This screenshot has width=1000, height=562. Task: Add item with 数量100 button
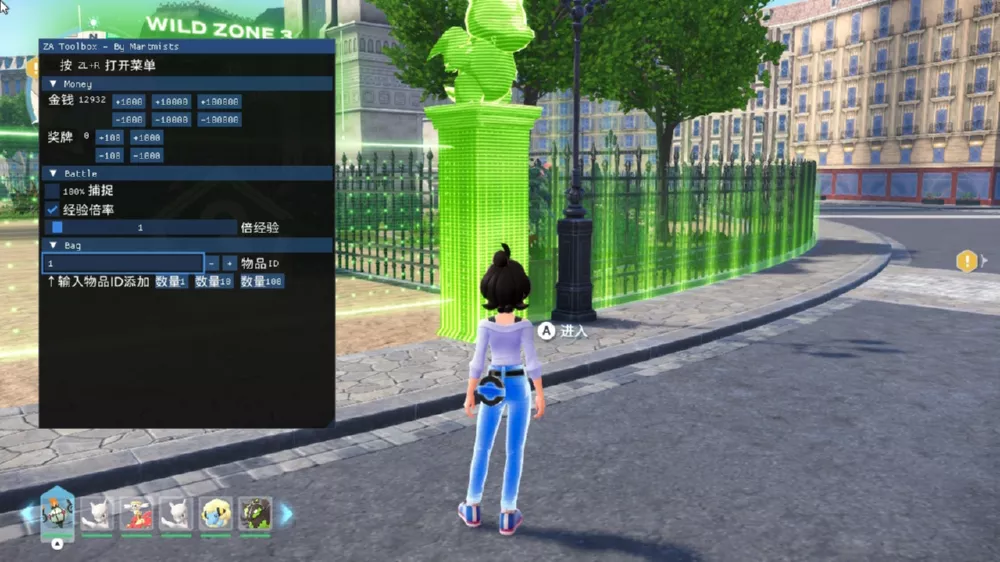coord(261,282)
